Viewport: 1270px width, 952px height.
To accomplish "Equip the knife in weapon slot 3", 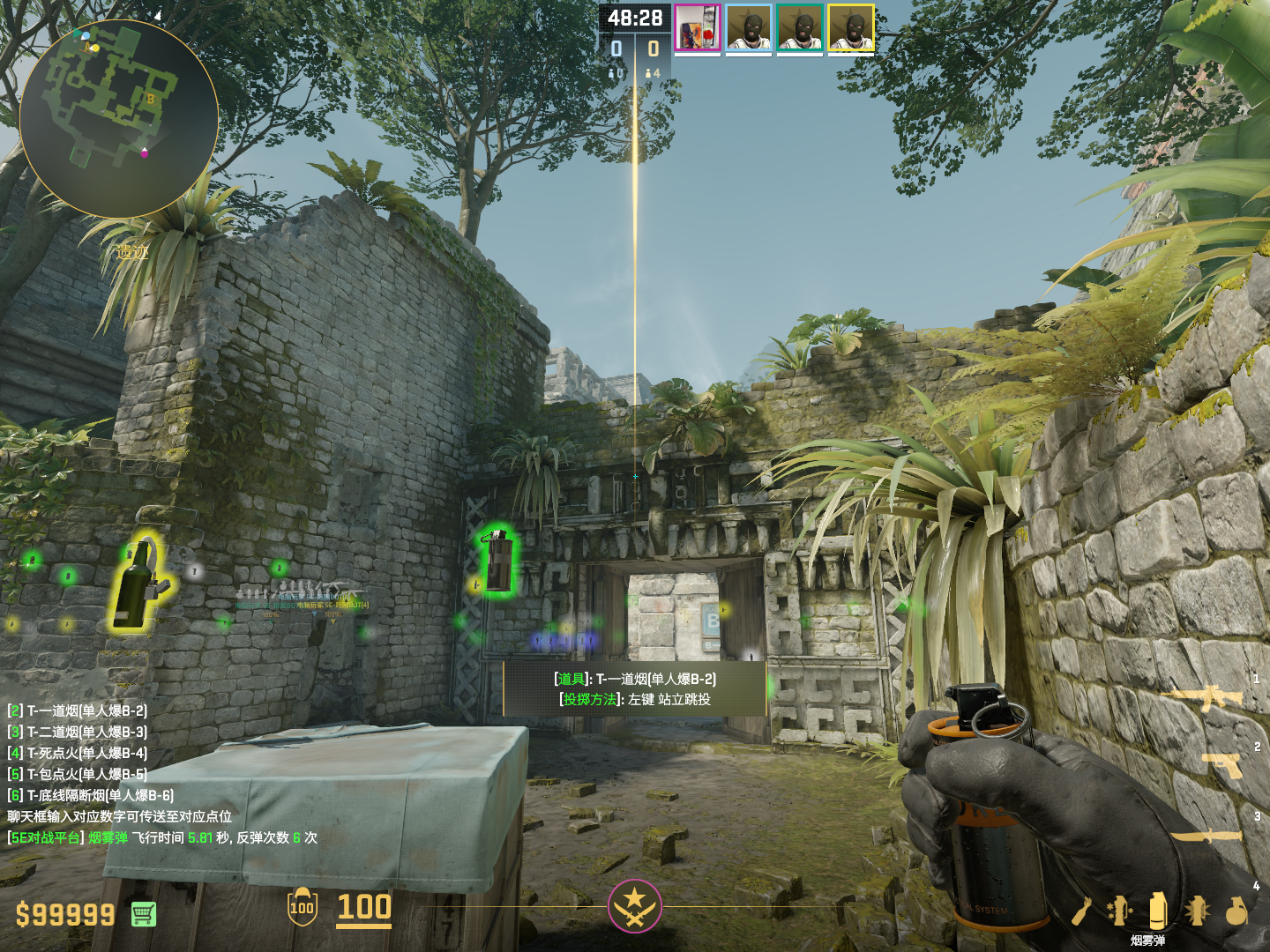I will 1206,836.
